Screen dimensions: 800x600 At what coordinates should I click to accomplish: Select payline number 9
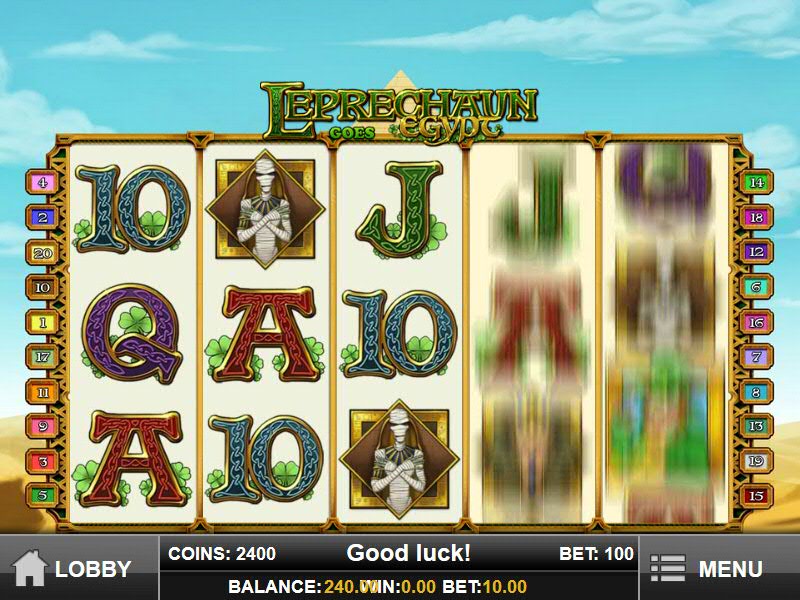[43, 426]
